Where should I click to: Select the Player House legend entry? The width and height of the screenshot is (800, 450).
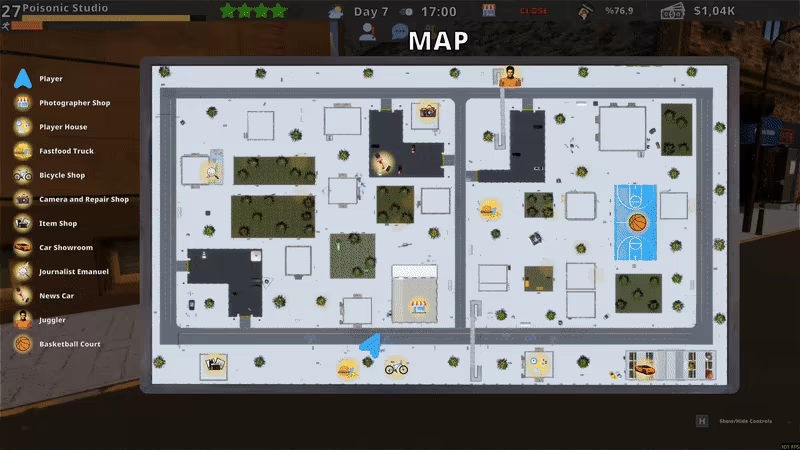(x=63, y=127)
